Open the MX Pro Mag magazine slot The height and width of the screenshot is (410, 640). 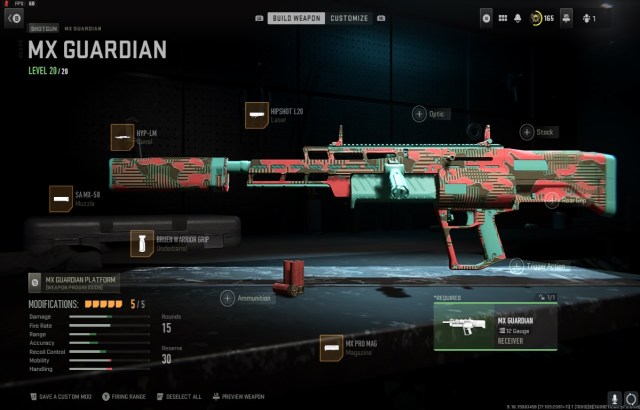[x=332, y=347]
